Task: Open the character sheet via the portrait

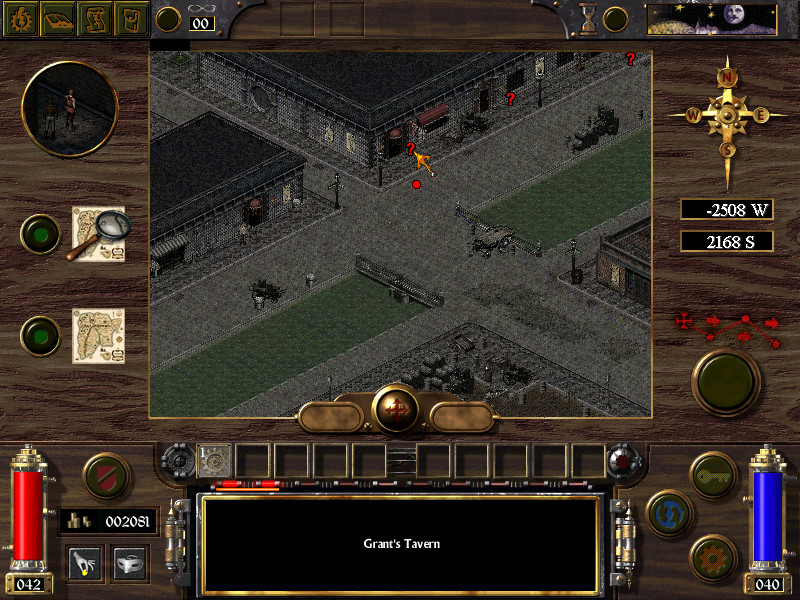Action: [69, 108]
